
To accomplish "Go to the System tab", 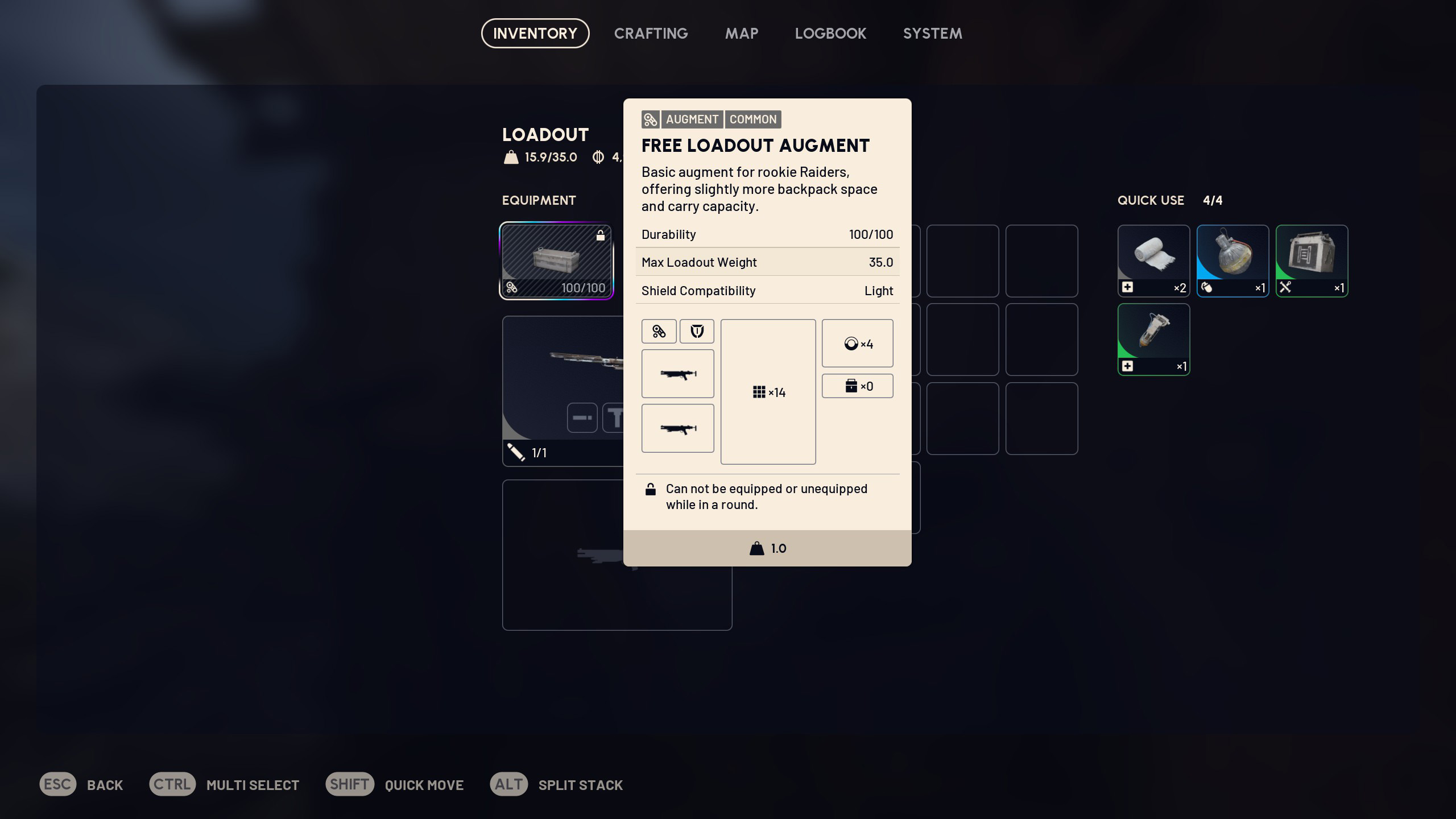I will (932, 34).
